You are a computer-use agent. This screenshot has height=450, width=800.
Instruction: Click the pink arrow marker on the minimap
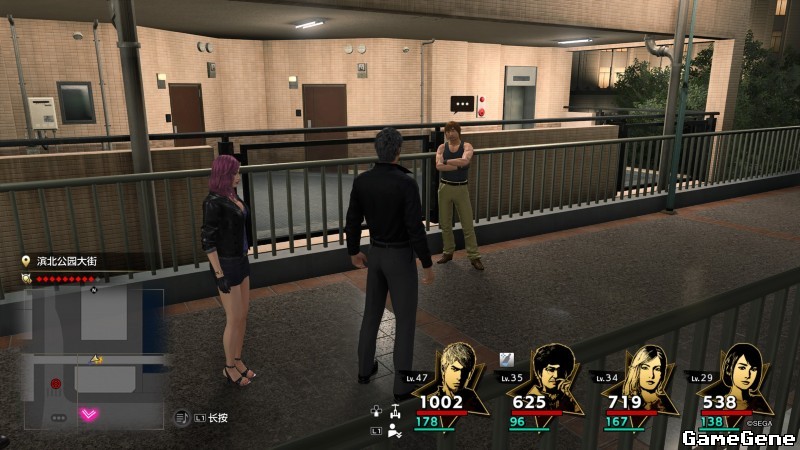pyautogui.click(x=90, y=413)
